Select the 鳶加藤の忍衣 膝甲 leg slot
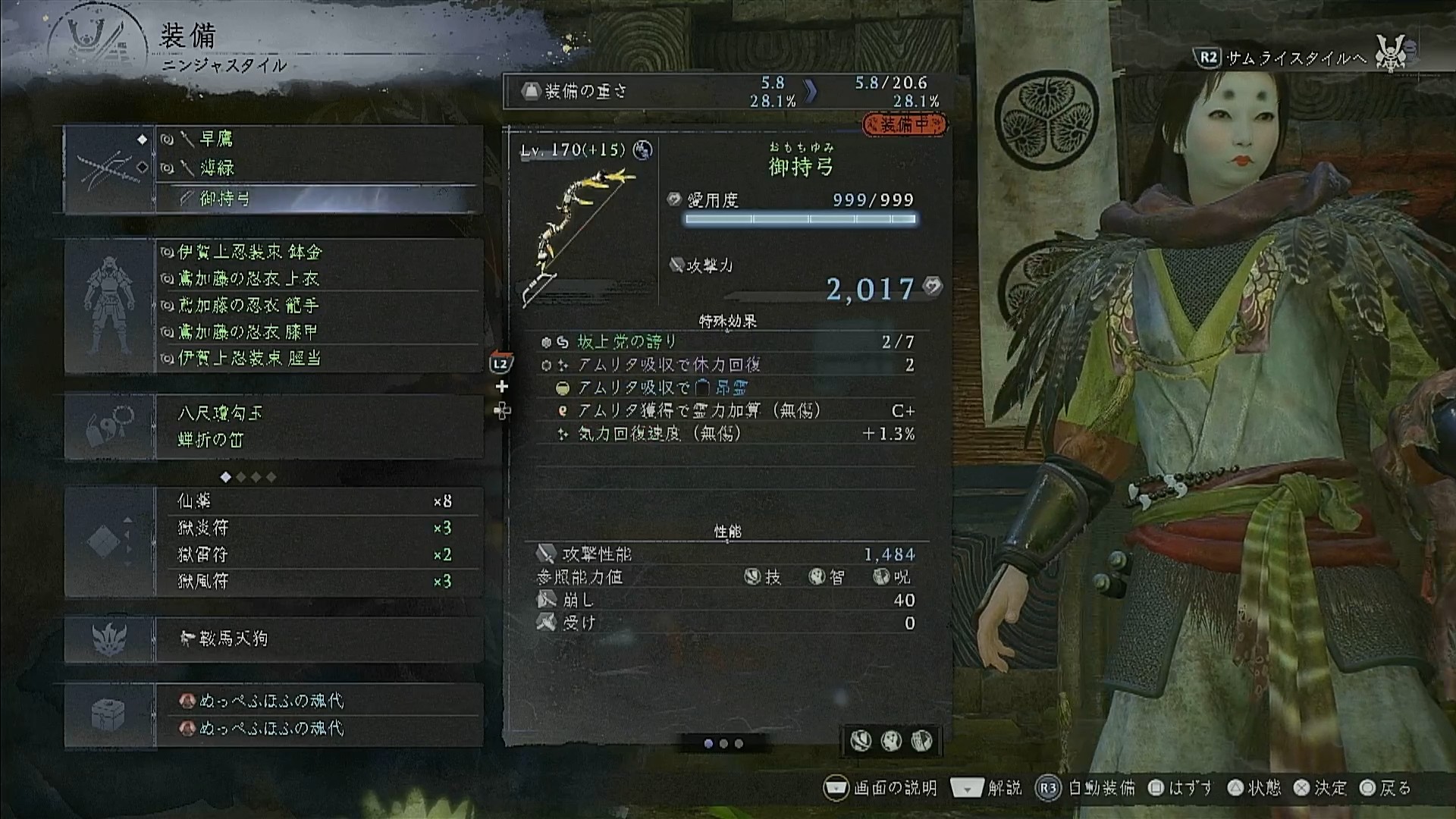The width and height of the screenshot is (1456, 819). (318, 332)
